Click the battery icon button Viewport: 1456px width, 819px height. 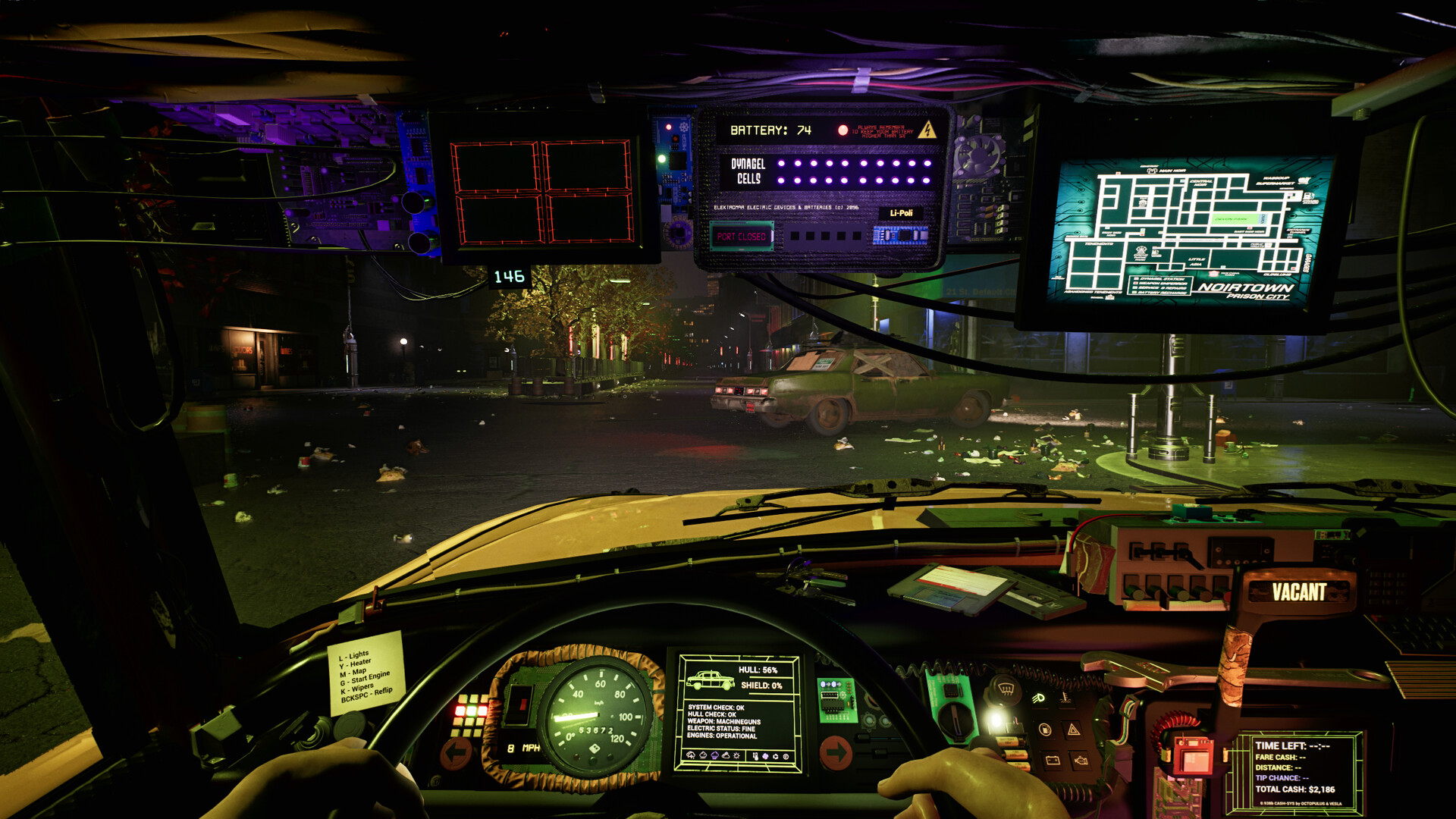[1053, 759]
